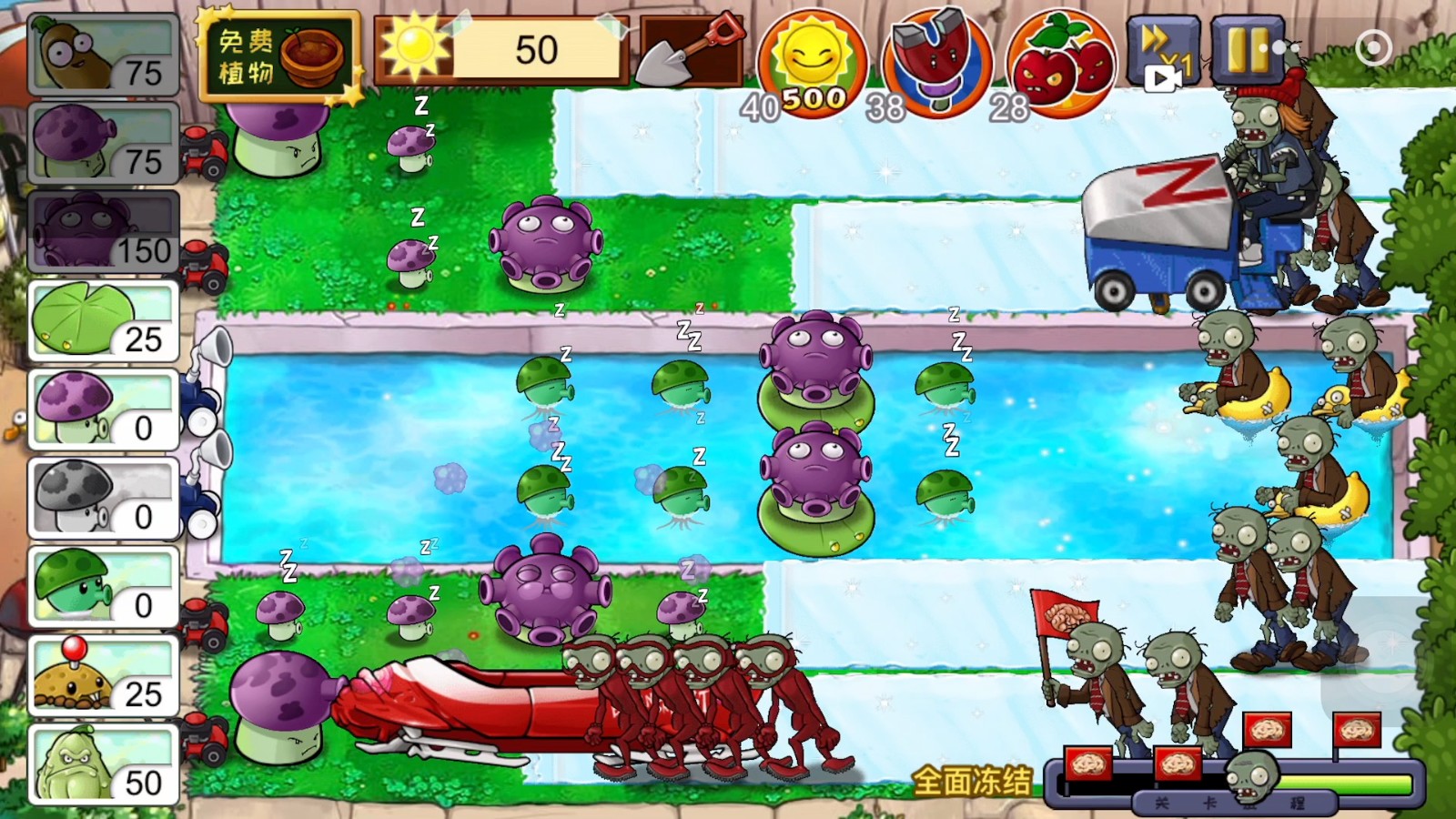Tap the circular record overlay button
1456x819 pixels.
coord(1373,47)
